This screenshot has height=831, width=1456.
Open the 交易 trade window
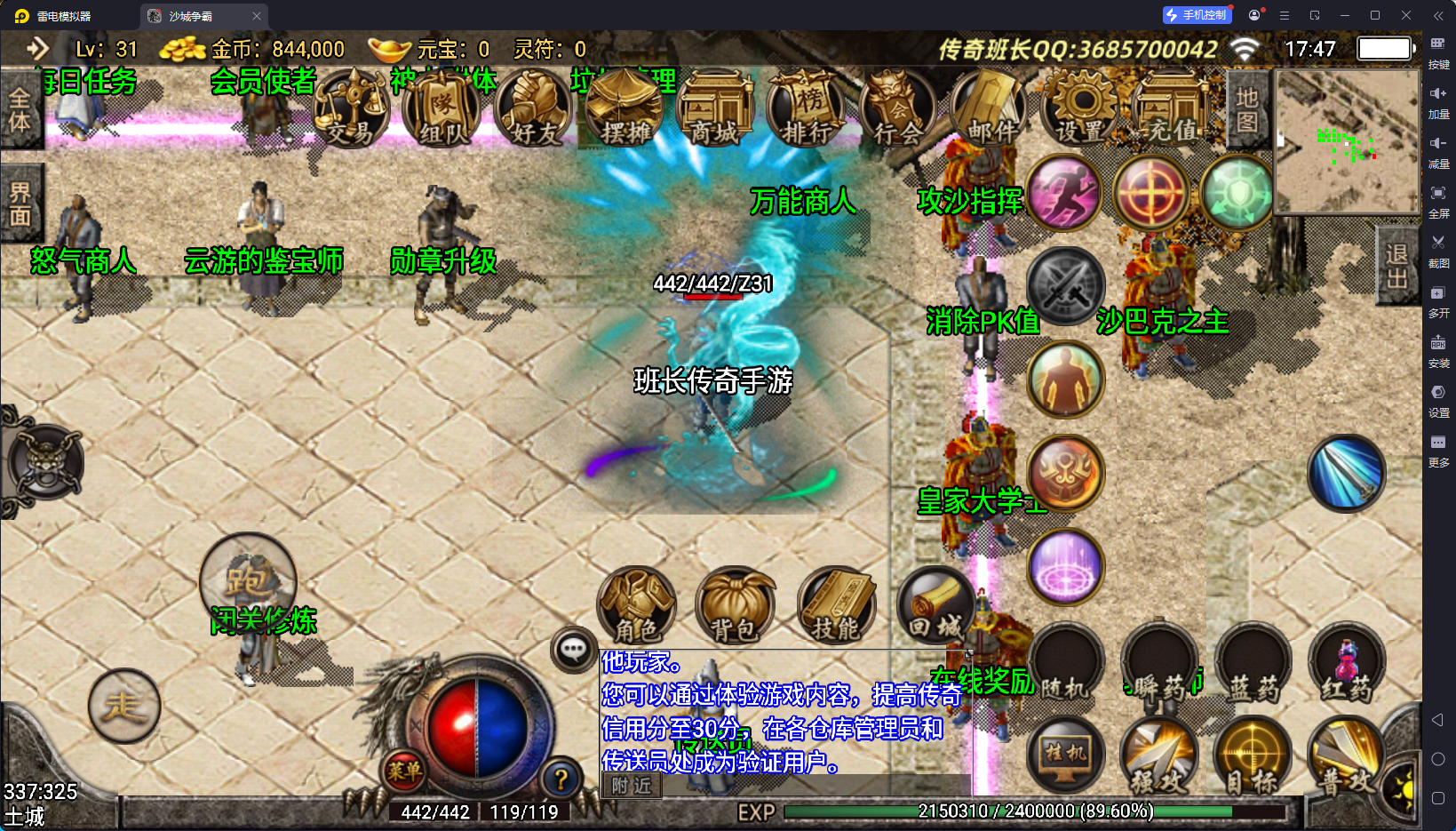click(x=352, y=107)
